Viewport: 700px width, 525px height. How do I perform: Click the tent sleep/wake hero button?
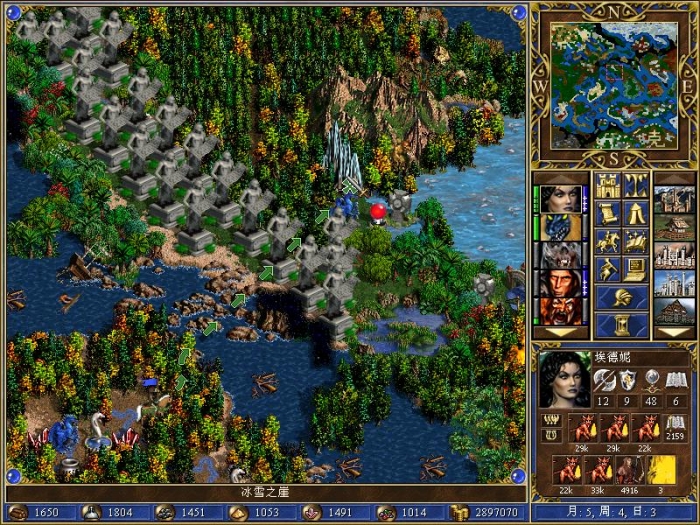click(x=636, y=213)
